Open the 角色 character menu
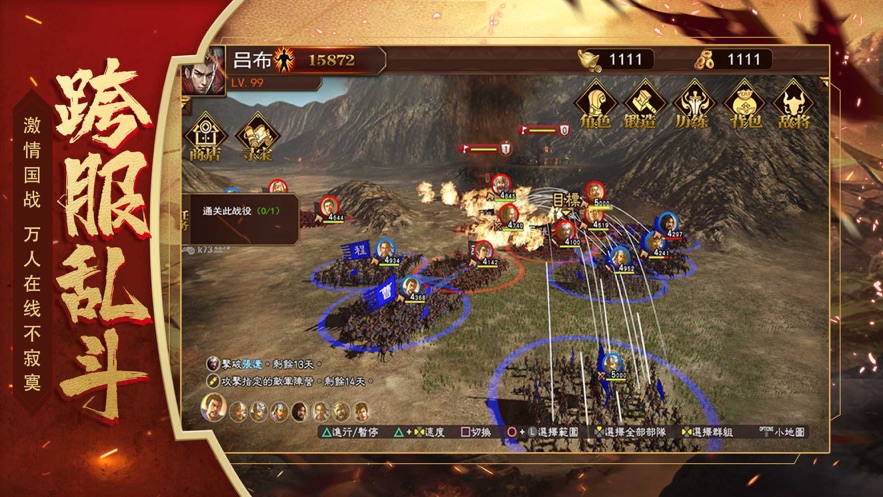The width and height of the screenshot is (883, 497). click(x=597, y=104)
